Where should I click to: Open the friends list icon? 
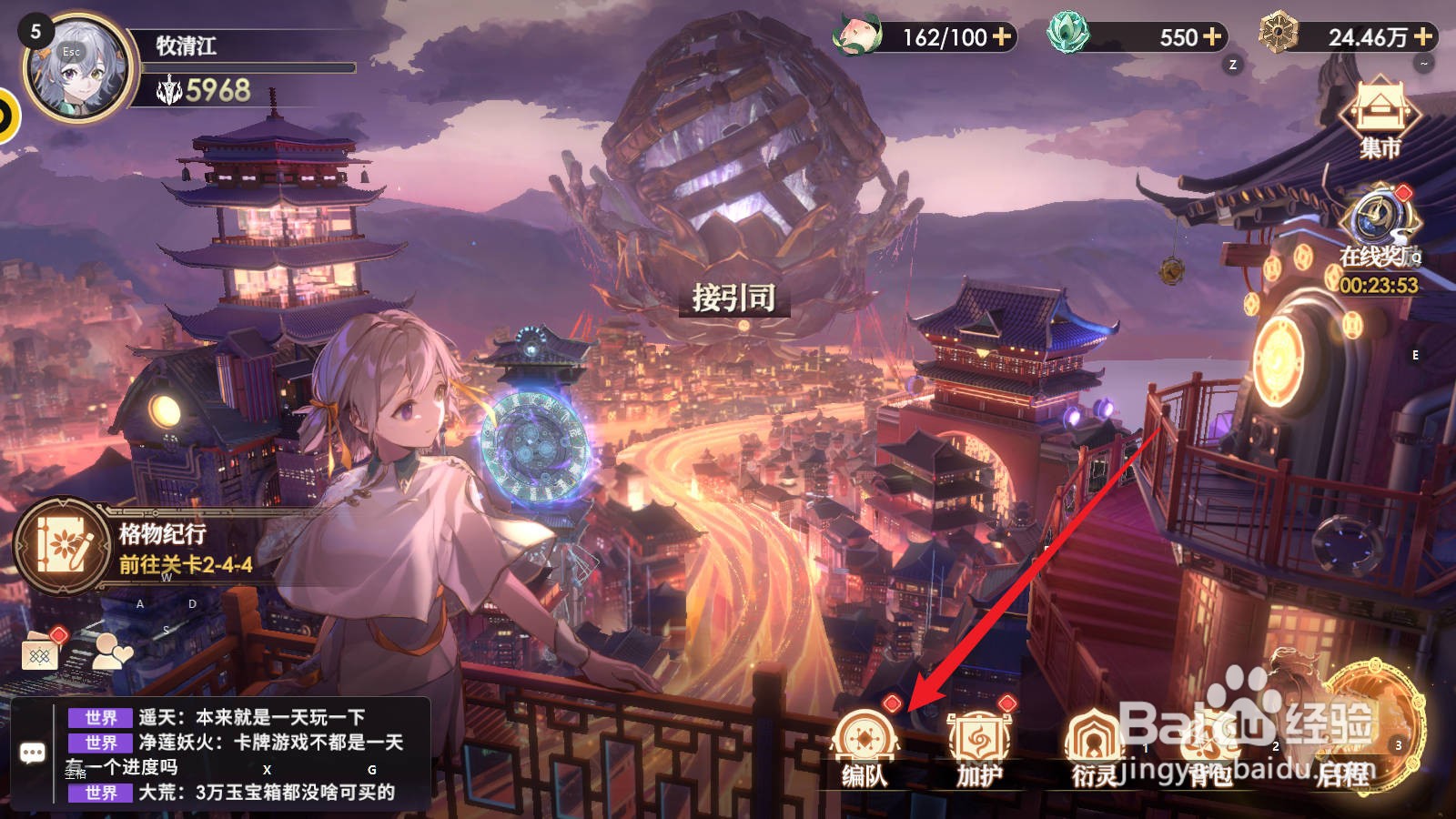[112, 652]
